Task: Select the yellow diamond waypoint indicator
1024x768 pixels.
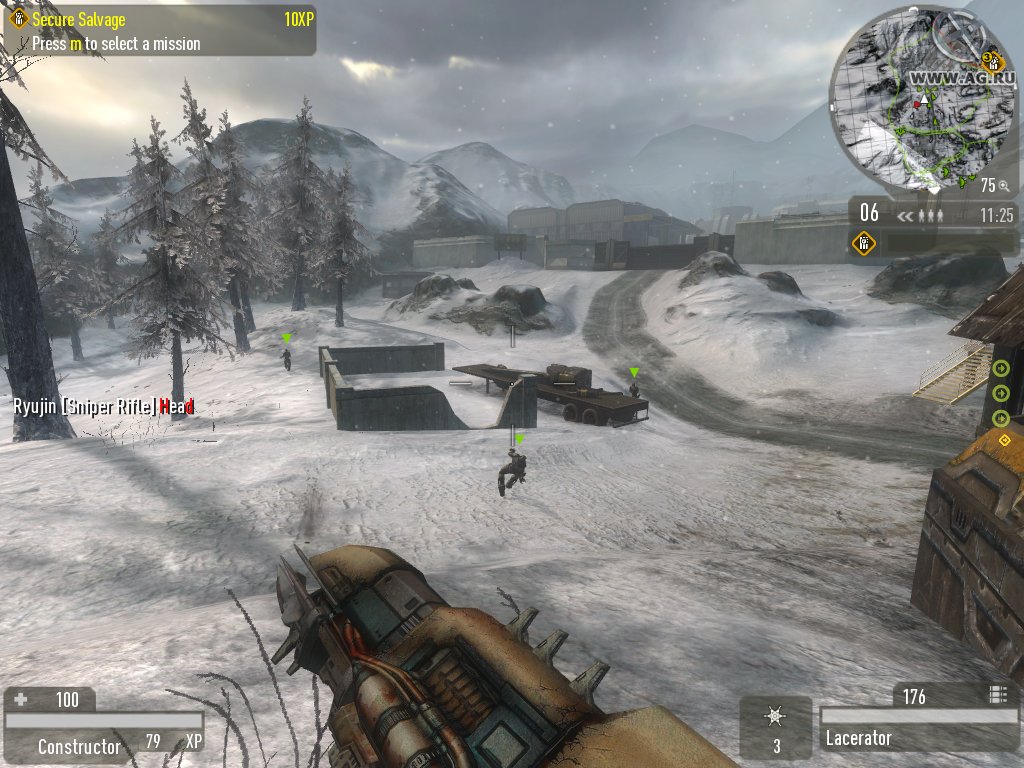Action: tap(1004, 440)
